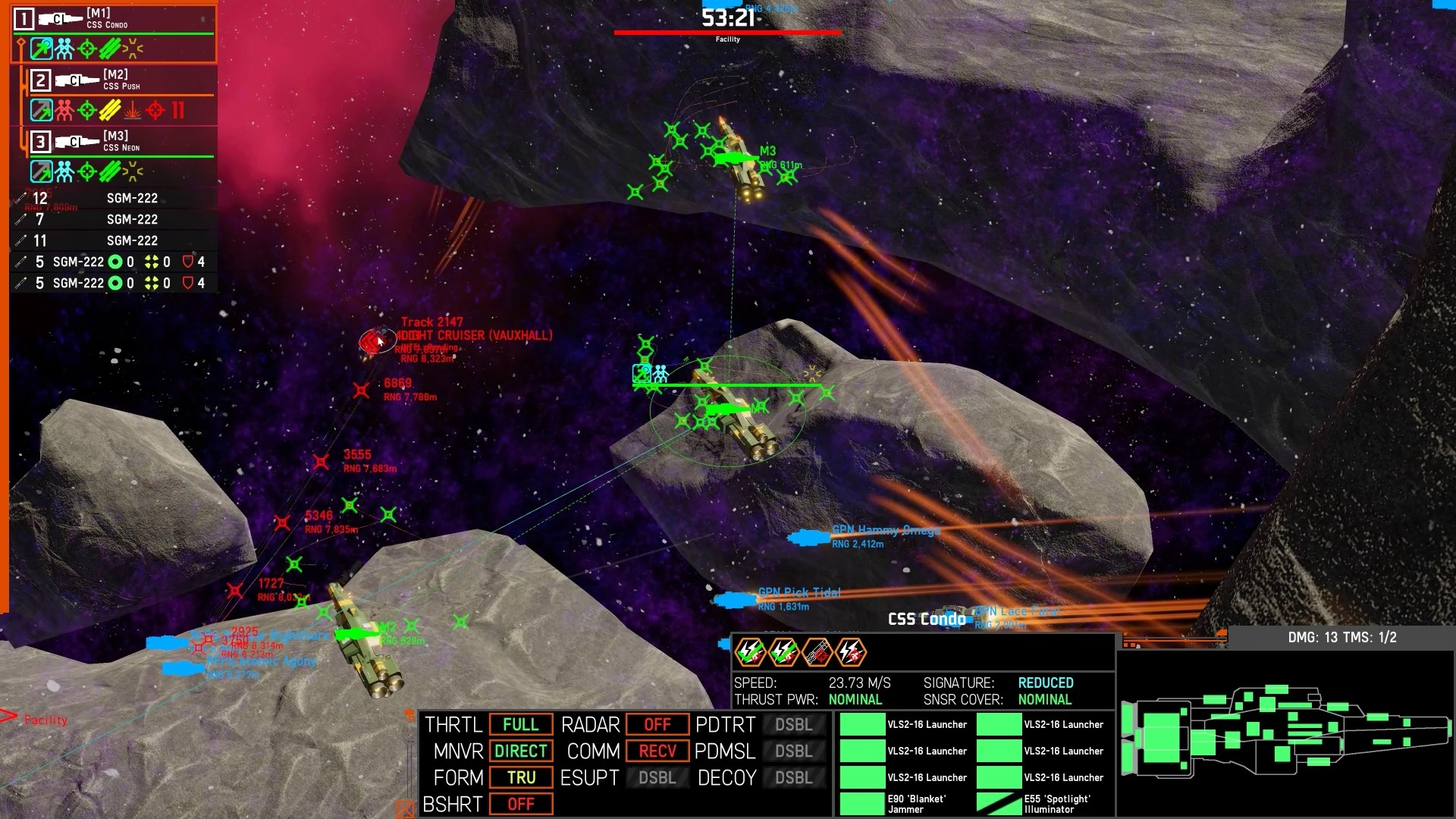Click the green targeting reticle icon on CSS Push

click(x=87, y=109)
